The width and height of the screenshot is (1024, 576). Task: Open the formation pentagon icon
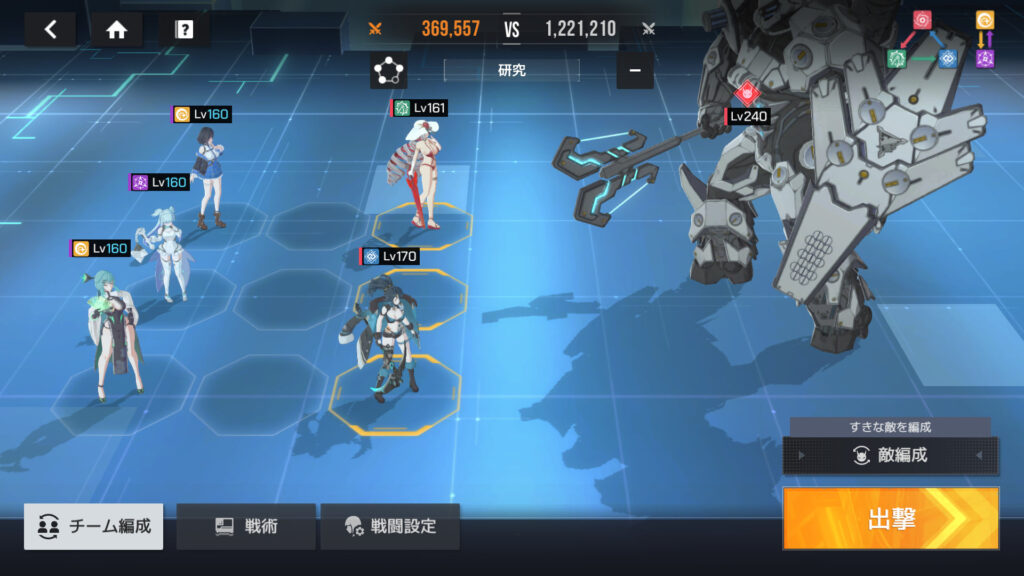pos(388,71)
